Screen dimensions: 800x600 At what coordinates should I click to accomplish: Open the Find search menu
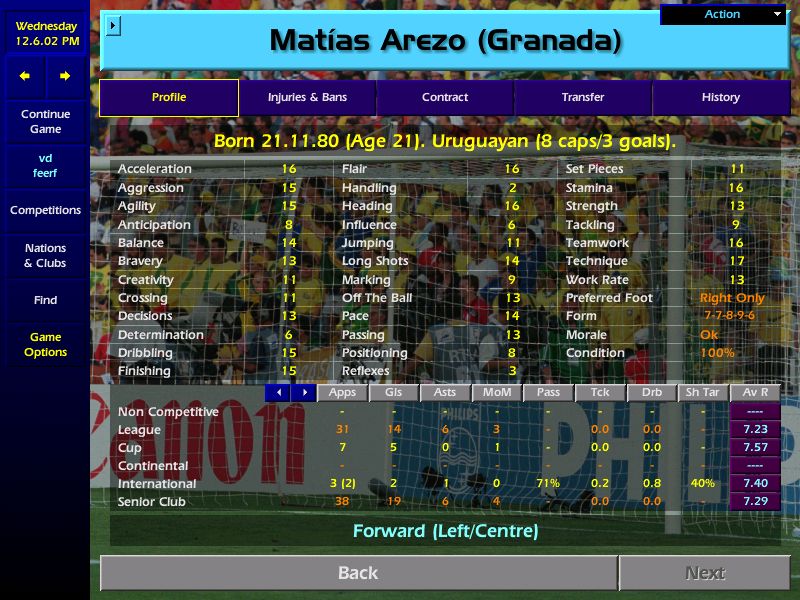click(45, 300)
